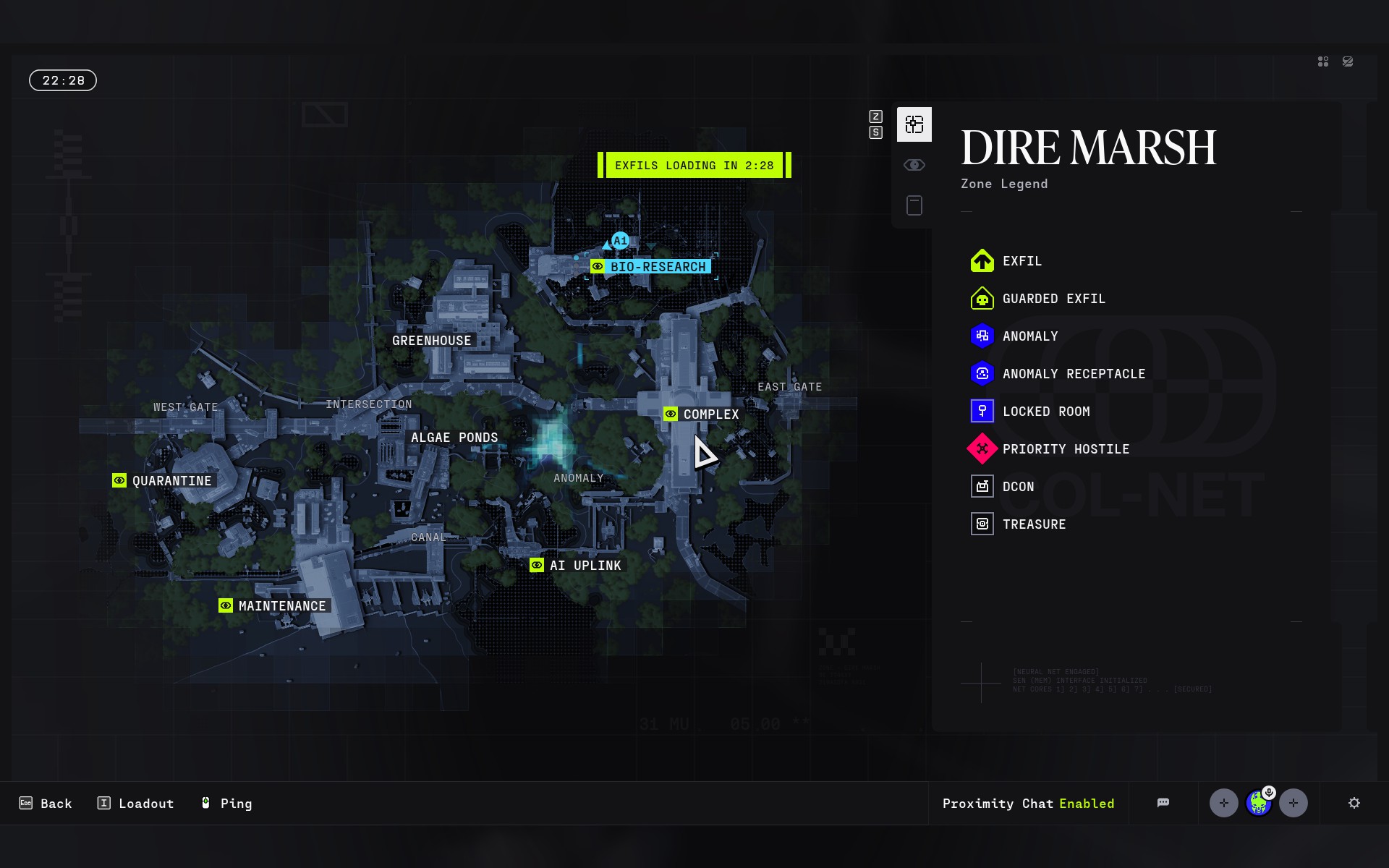This screenshot has width=1389, height=868.
Task: Select the Priority Hostile legend entry
Action: point(1050,449)
